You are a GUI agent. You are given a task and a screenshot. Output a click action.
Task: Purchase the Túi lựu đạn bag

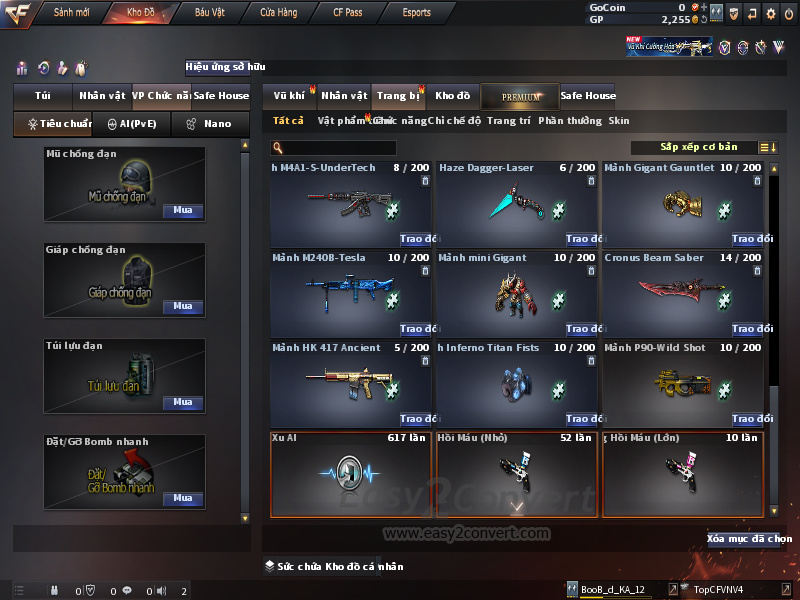pyautogui.click(x=182, y=402)
